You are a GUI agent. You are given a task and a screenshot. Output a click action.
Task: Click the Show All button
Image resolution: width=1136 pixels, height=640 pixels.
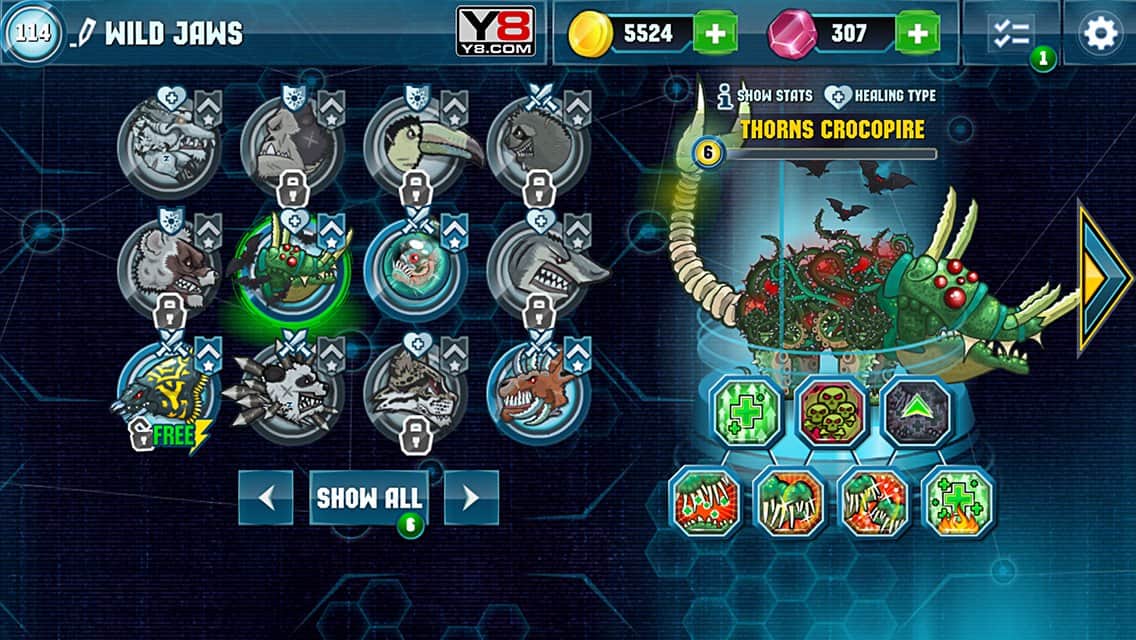369,498
